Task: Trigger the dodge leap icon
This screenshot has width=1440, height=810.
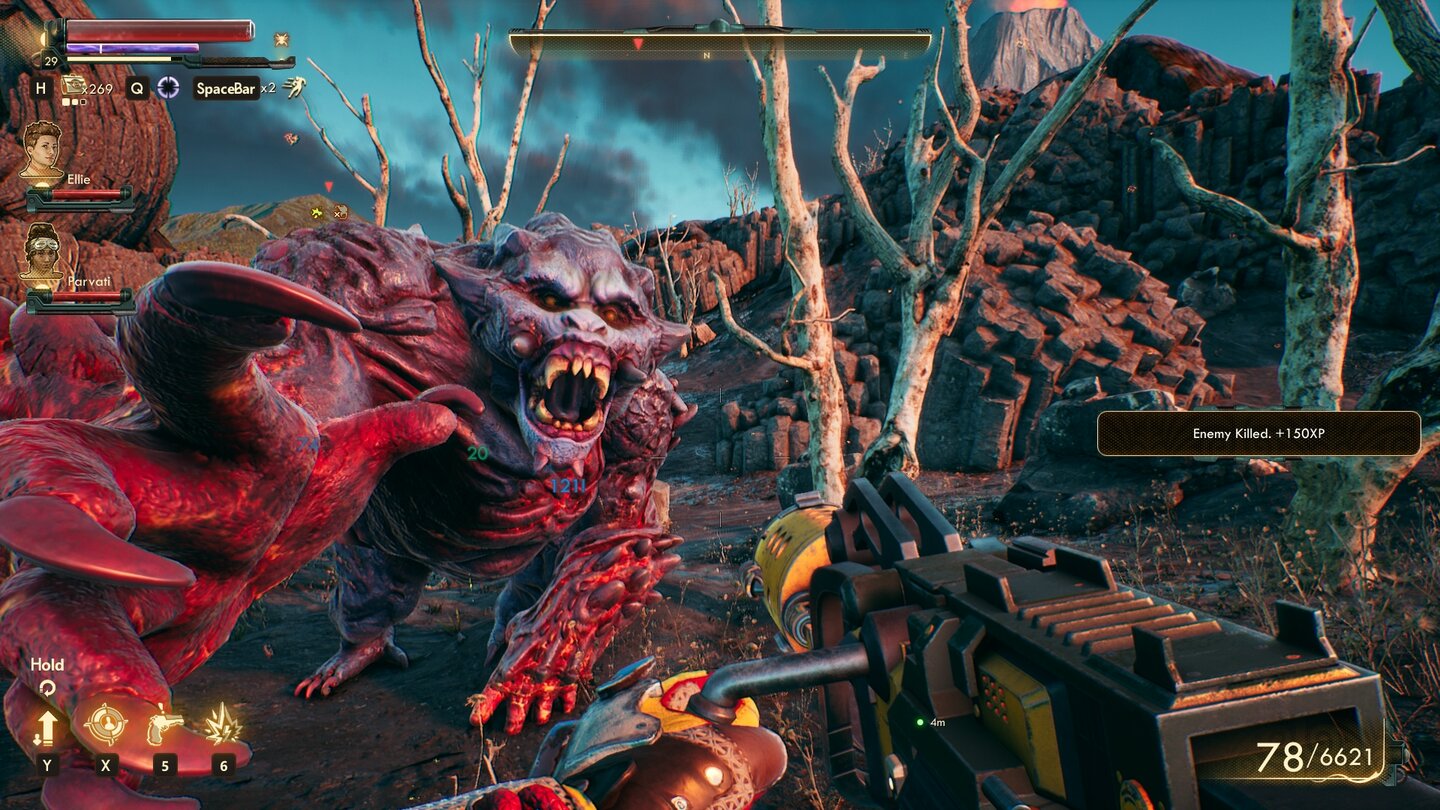Action: coord(294,88)
